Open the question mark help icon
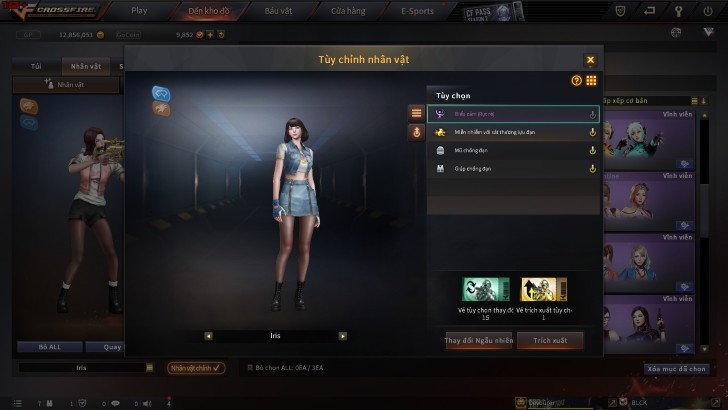 click(576, 80)
